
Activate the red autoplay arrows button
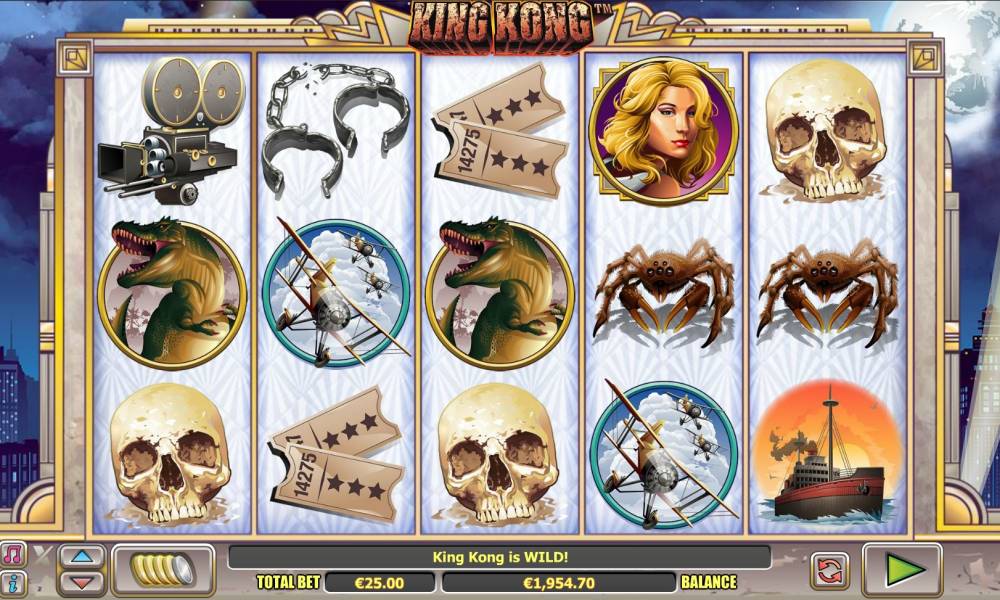pyautogui.click(x=829, y=570)
